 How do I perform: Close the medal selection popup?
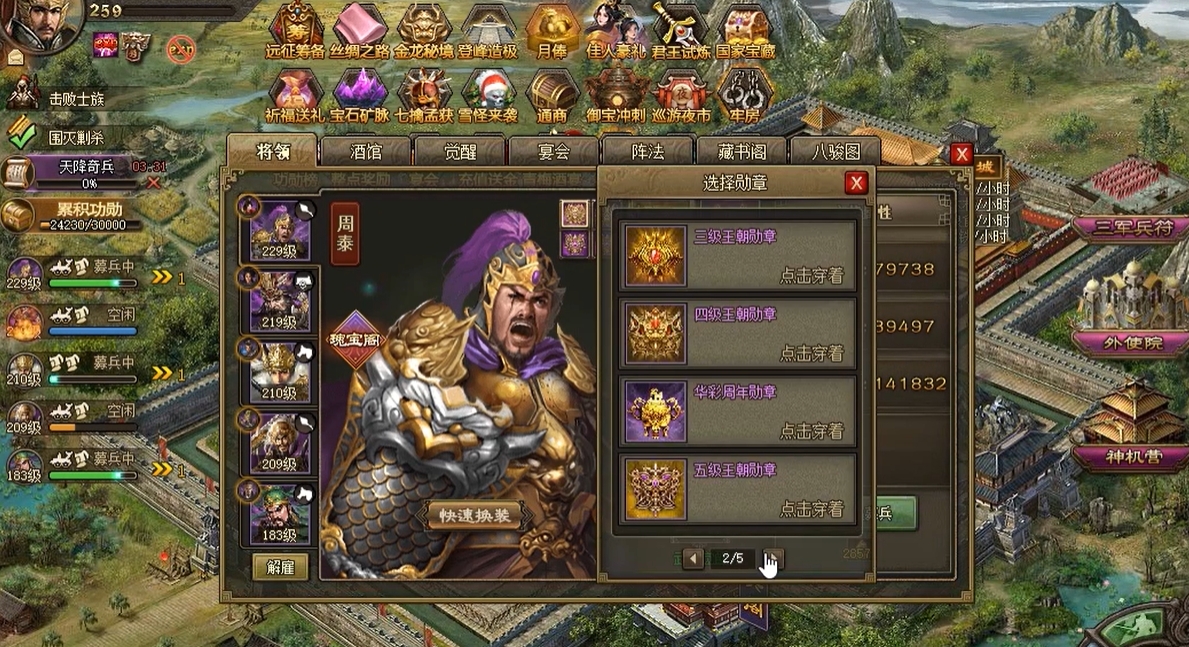[x=855, y=183]
